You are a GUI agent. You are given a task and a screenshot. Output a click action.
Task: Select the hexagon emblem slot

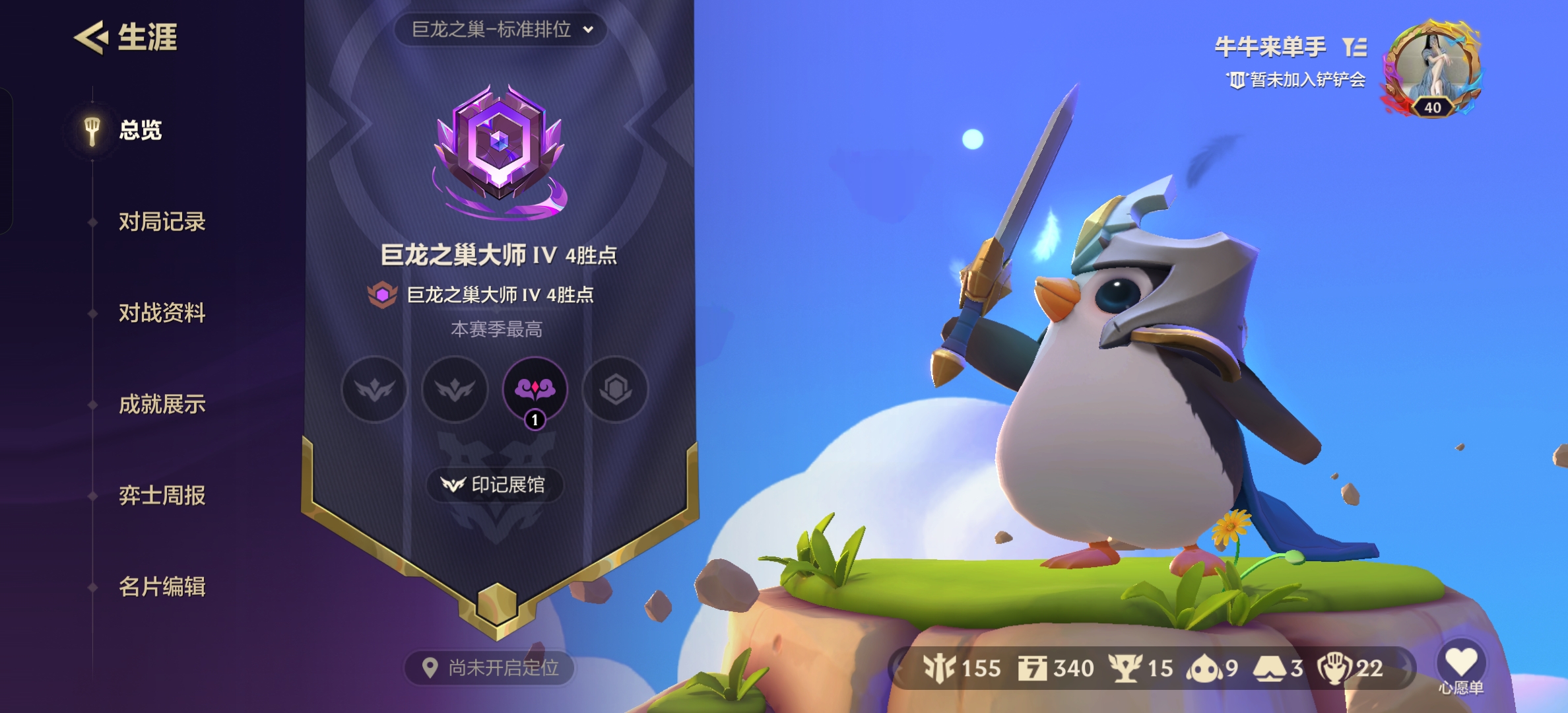tap(616, 390)
